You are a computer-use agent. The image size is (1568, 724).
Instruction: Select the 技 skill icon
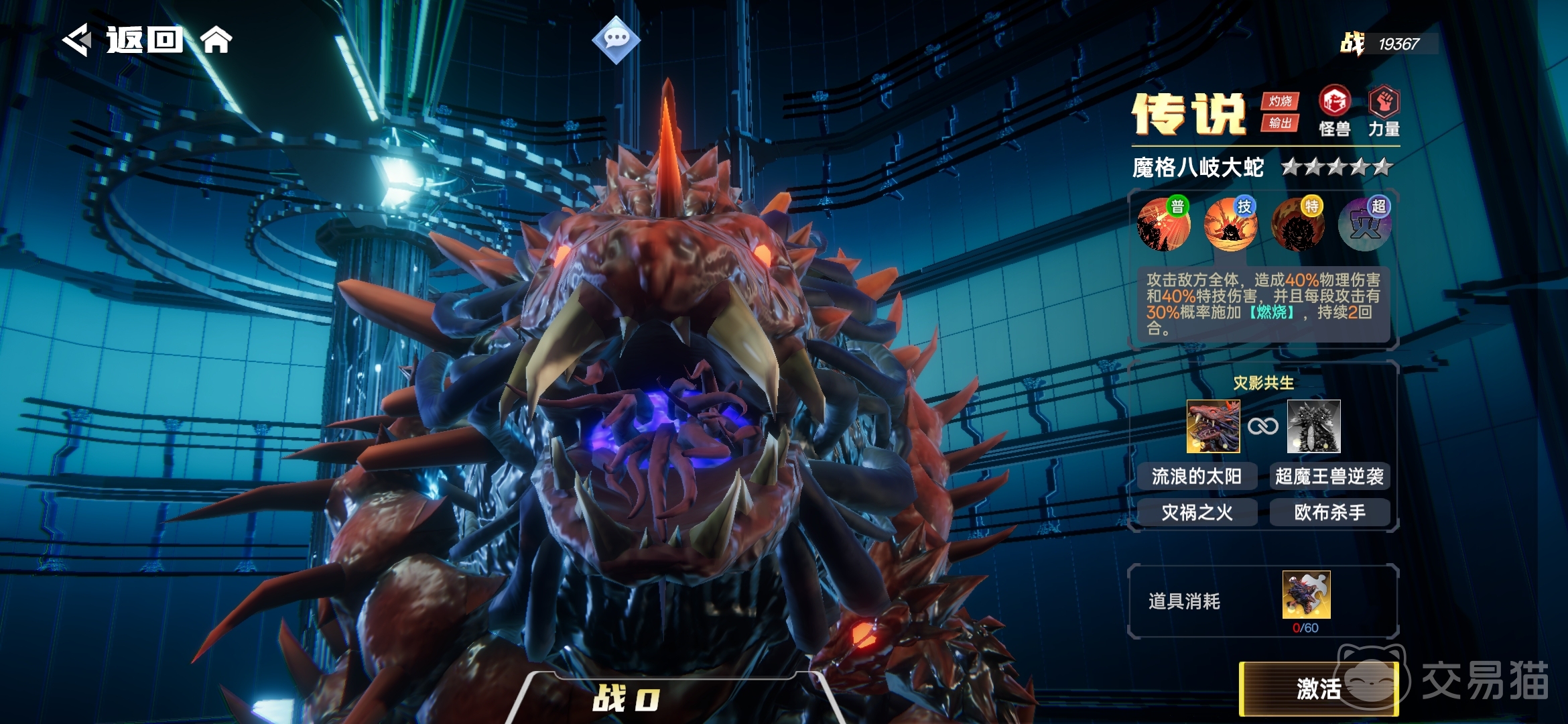(x=1231, y=225)
